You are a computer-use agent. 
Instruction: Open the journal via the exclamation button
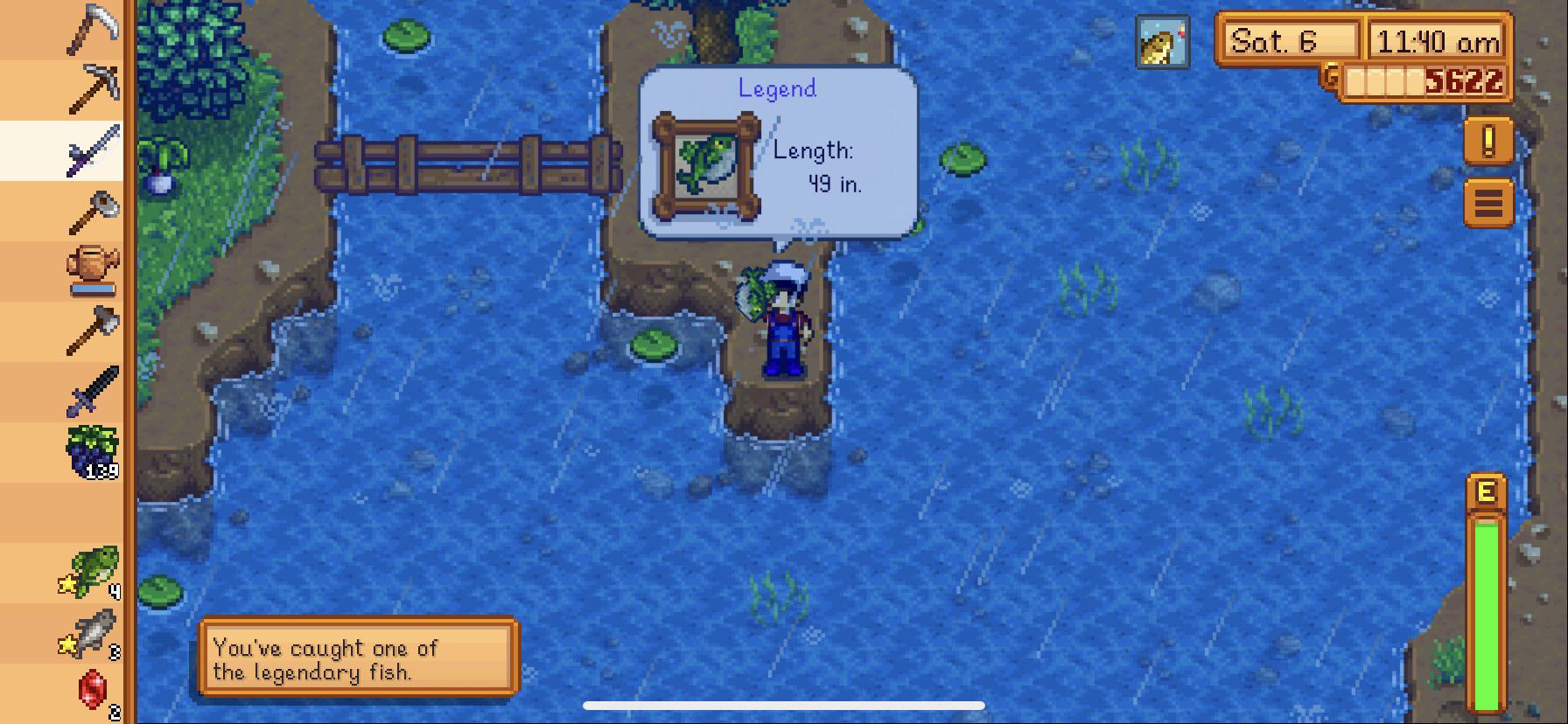click(1487, 143)
